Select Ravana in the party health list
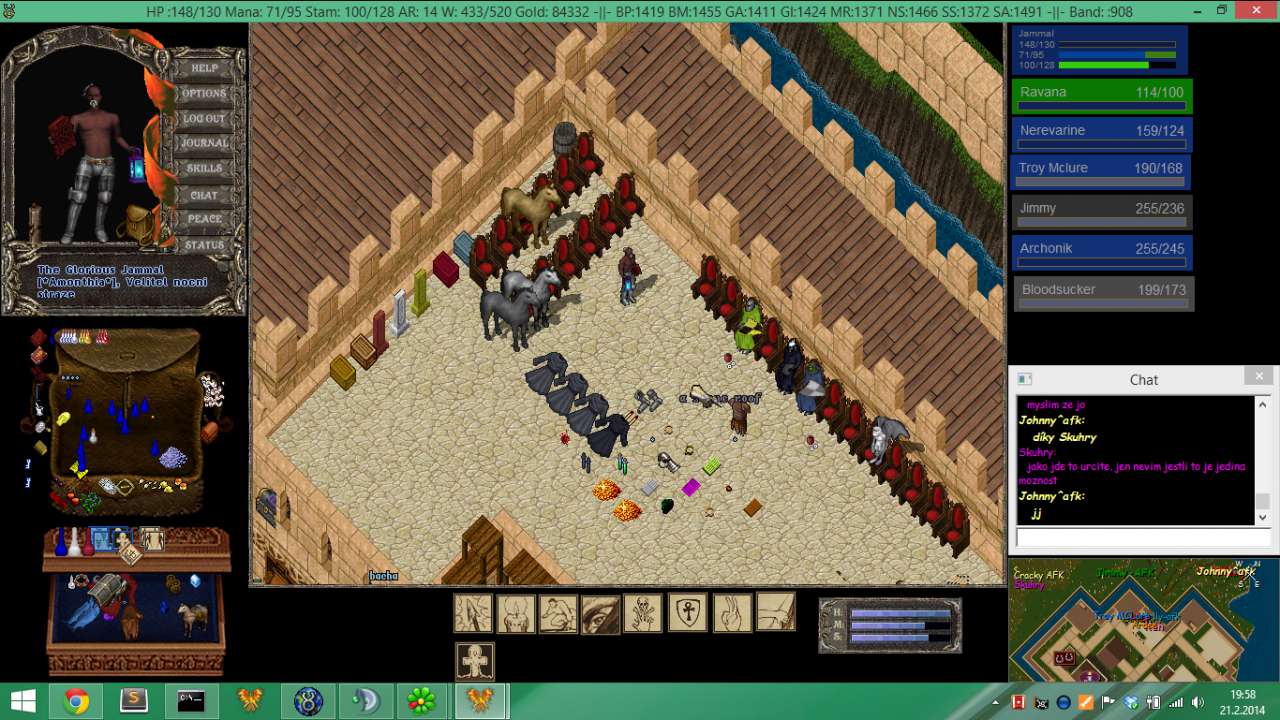The height and width of the screenshot is (720, 1280). (1102, 96)
